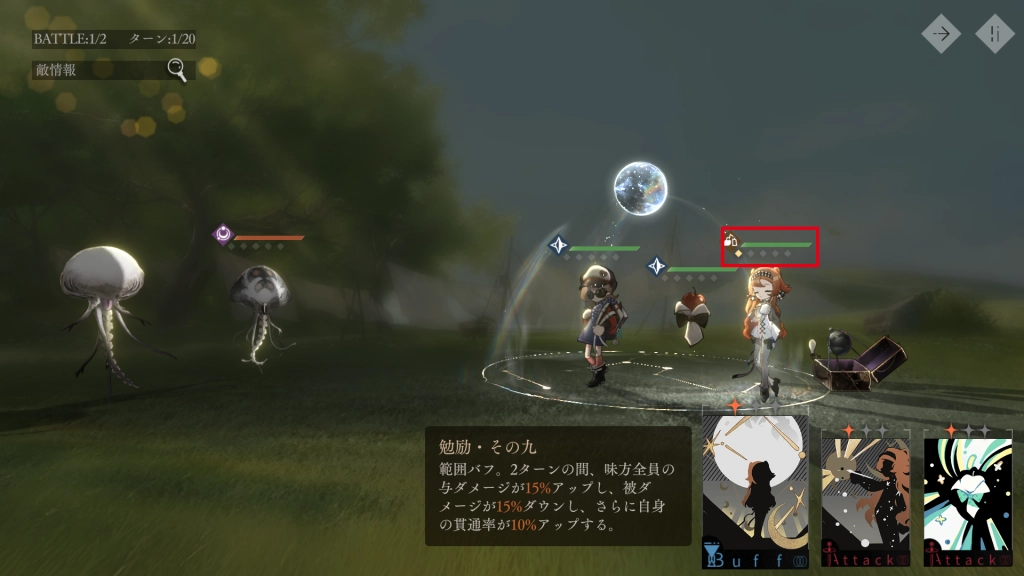Image resolution: width=1024 pixels, height=576 pixels.
Task: Click the arrow diamond button
Action: [x=941, y=33]
